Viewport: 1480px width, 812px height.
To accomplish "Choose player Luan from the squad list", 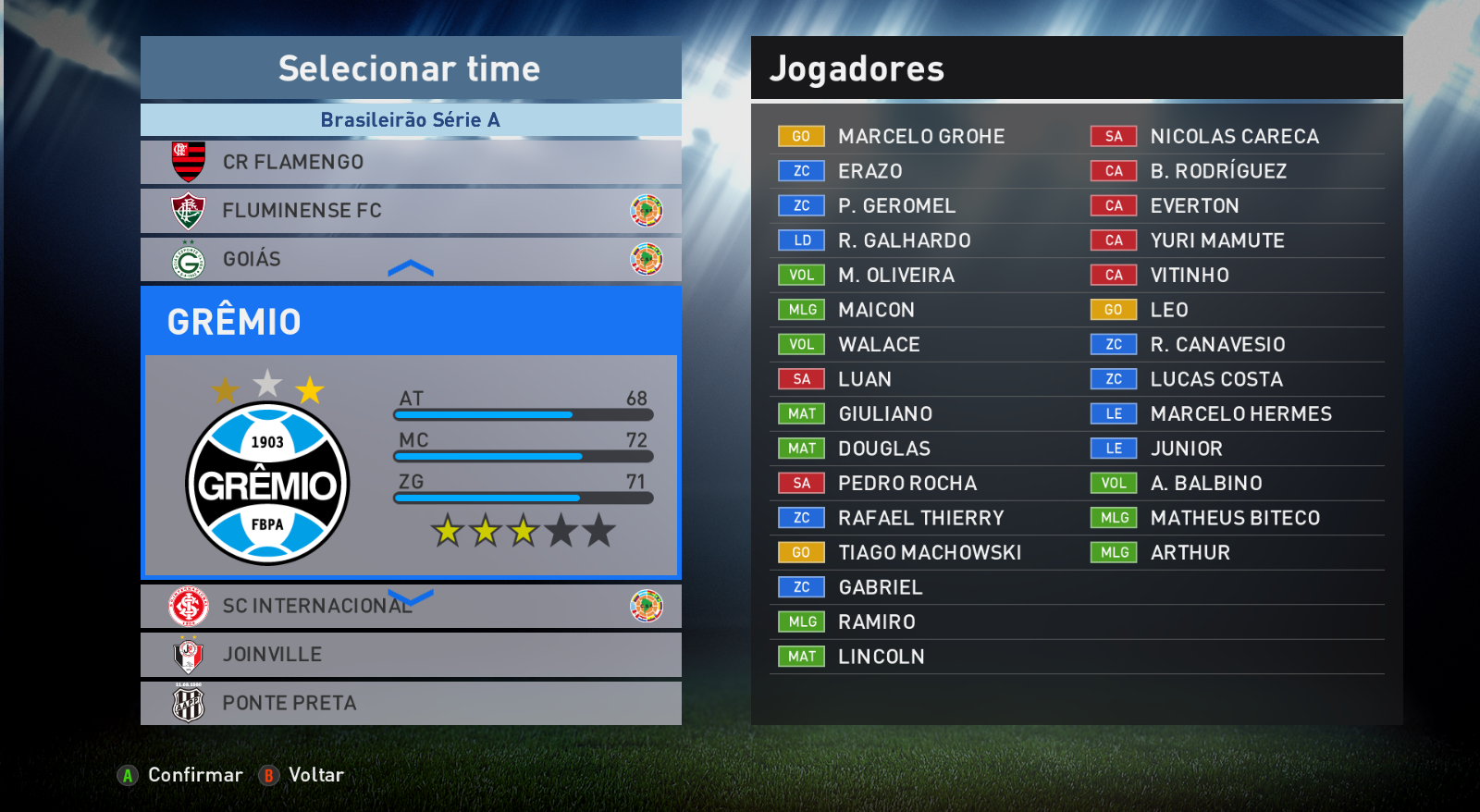I will click(865, 379).
